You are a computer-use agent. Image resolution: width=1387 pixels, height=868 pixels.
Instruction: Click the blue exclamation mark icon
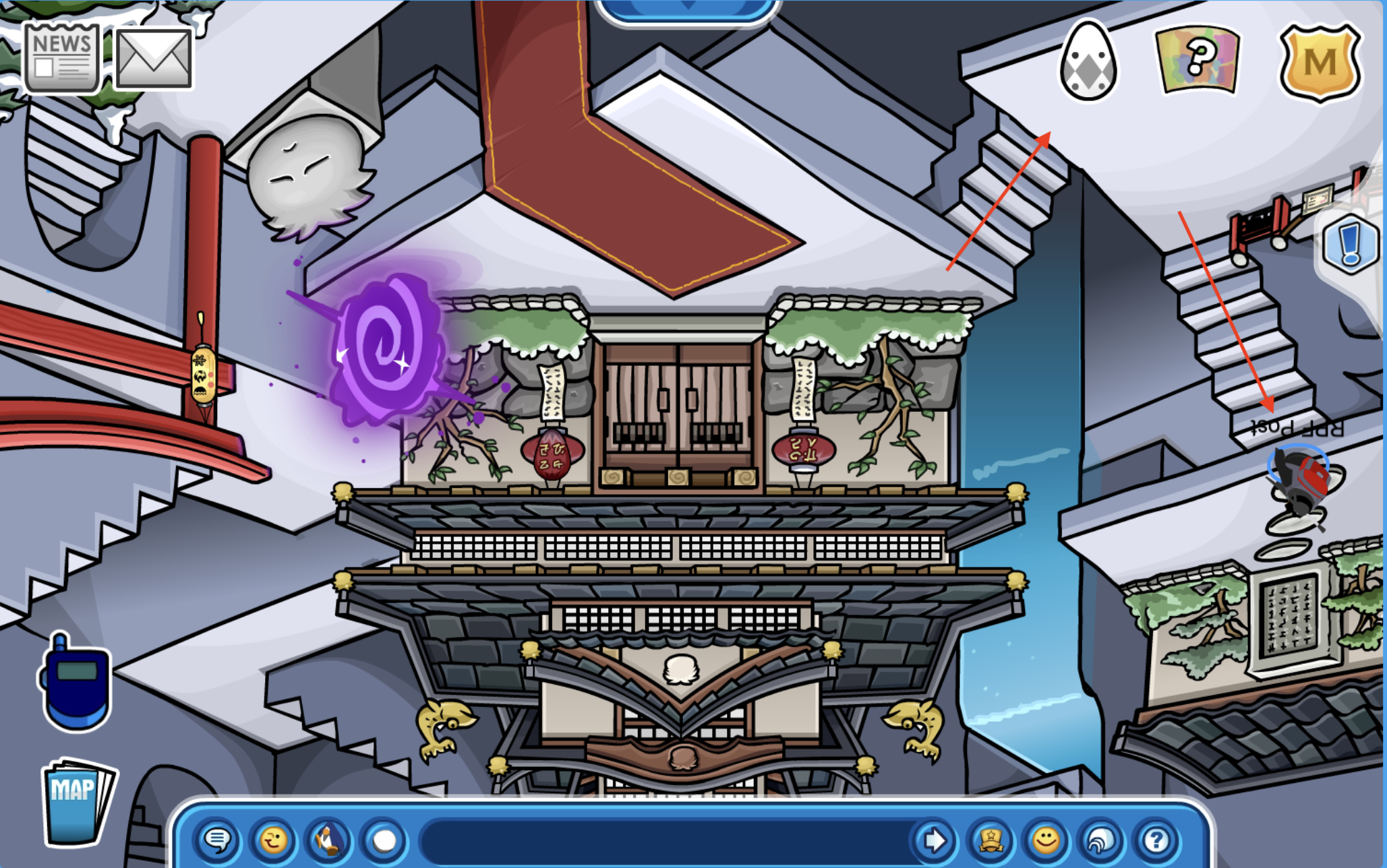1350,243
